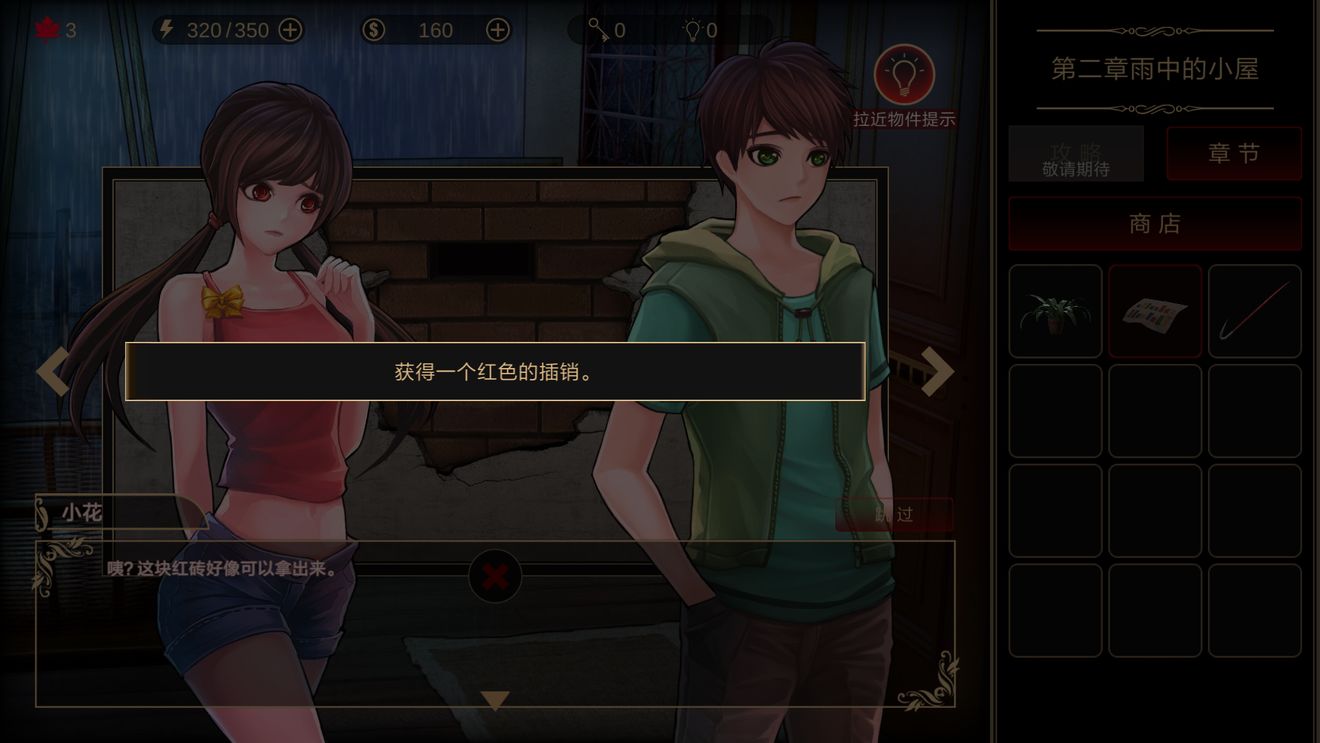The width and height of the screenshot is (1320, 743).
Task: Go to the next scene with right arrow
Action: click(x=937, y=372)
